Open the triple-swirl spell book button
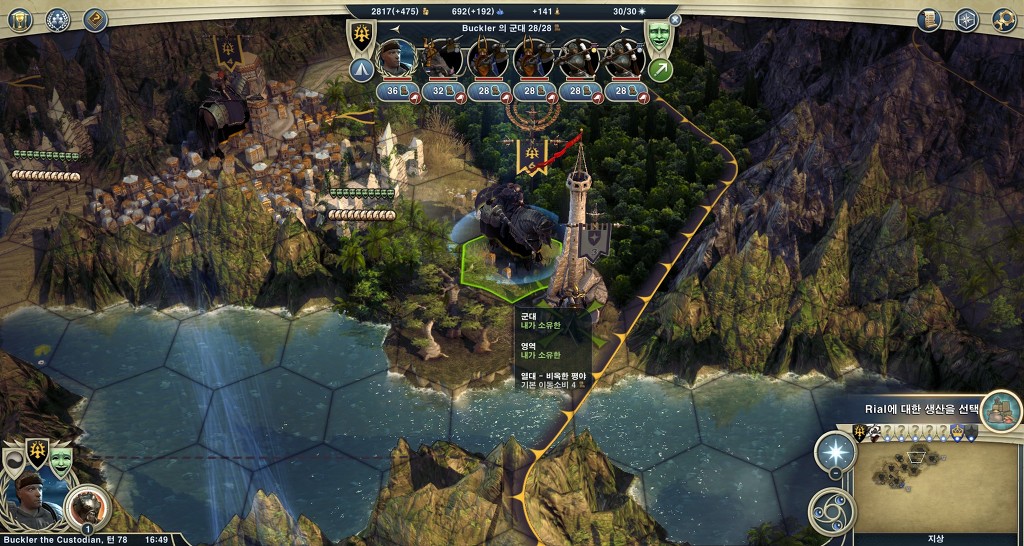 tap(832, 511)
